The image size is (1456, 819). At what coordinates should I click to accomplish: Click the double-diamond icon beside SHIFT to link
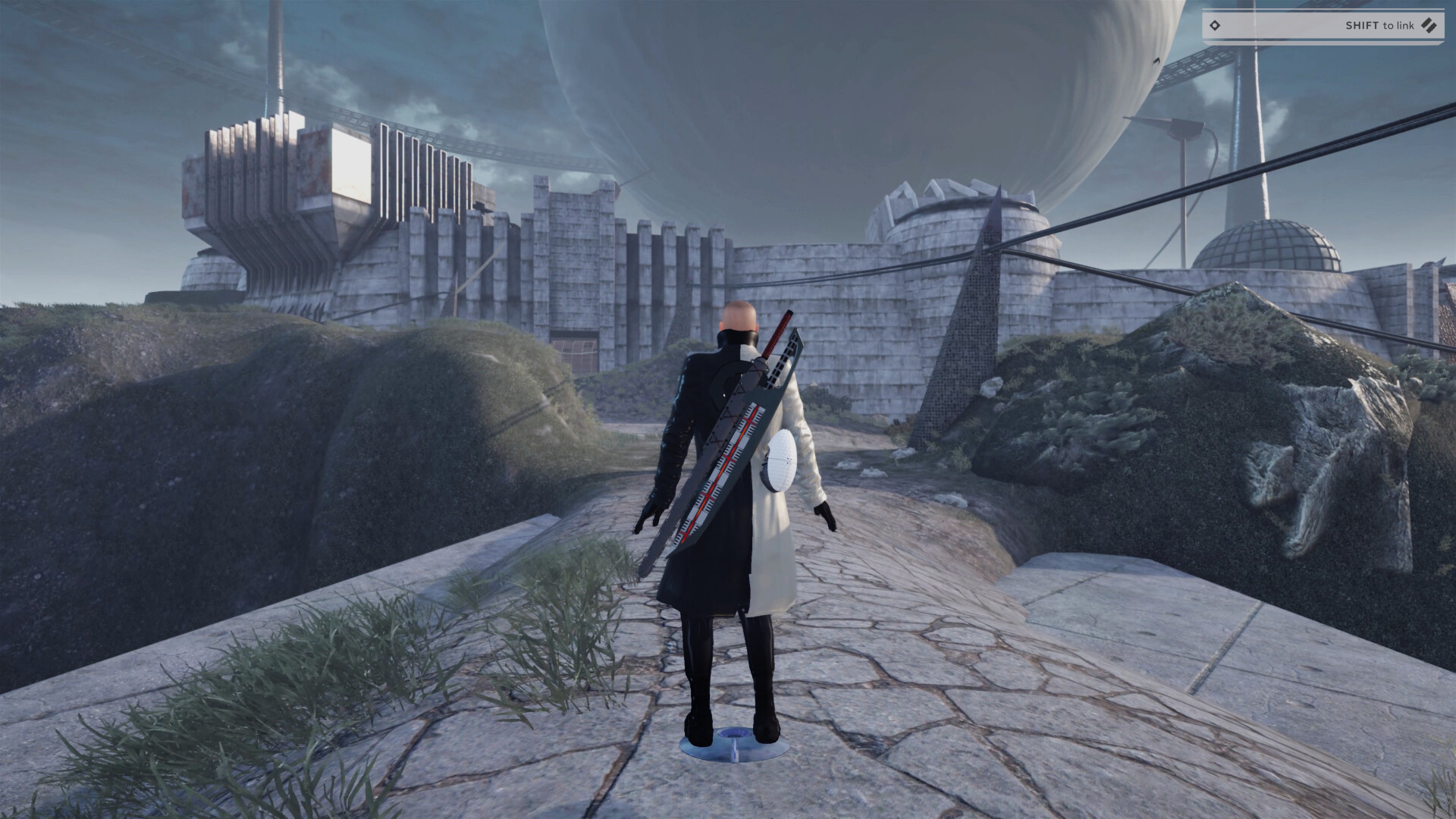pos(1429,26)
